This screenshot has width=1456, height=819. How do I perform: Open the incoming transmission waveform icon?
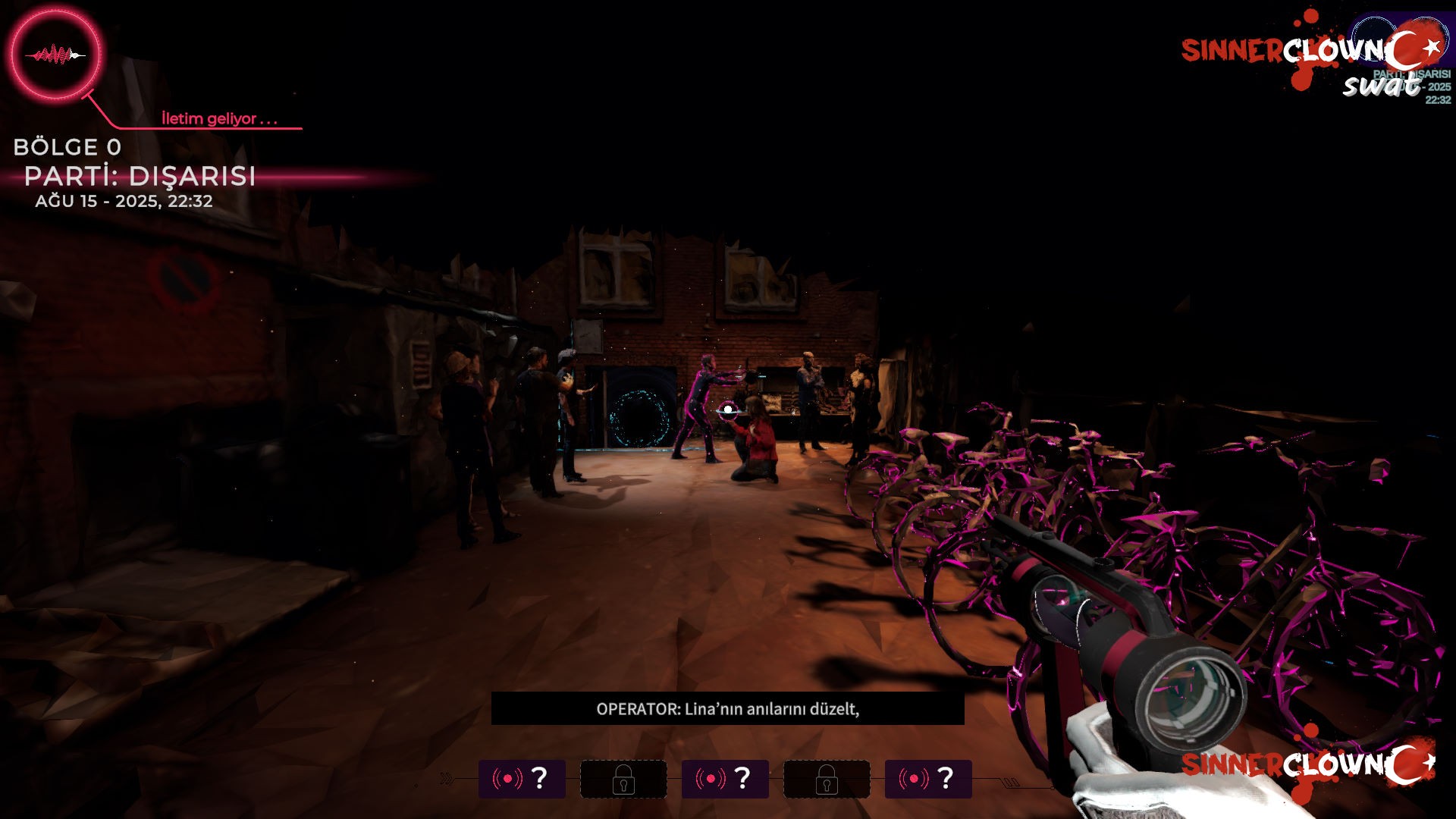[x=55, y=55]
